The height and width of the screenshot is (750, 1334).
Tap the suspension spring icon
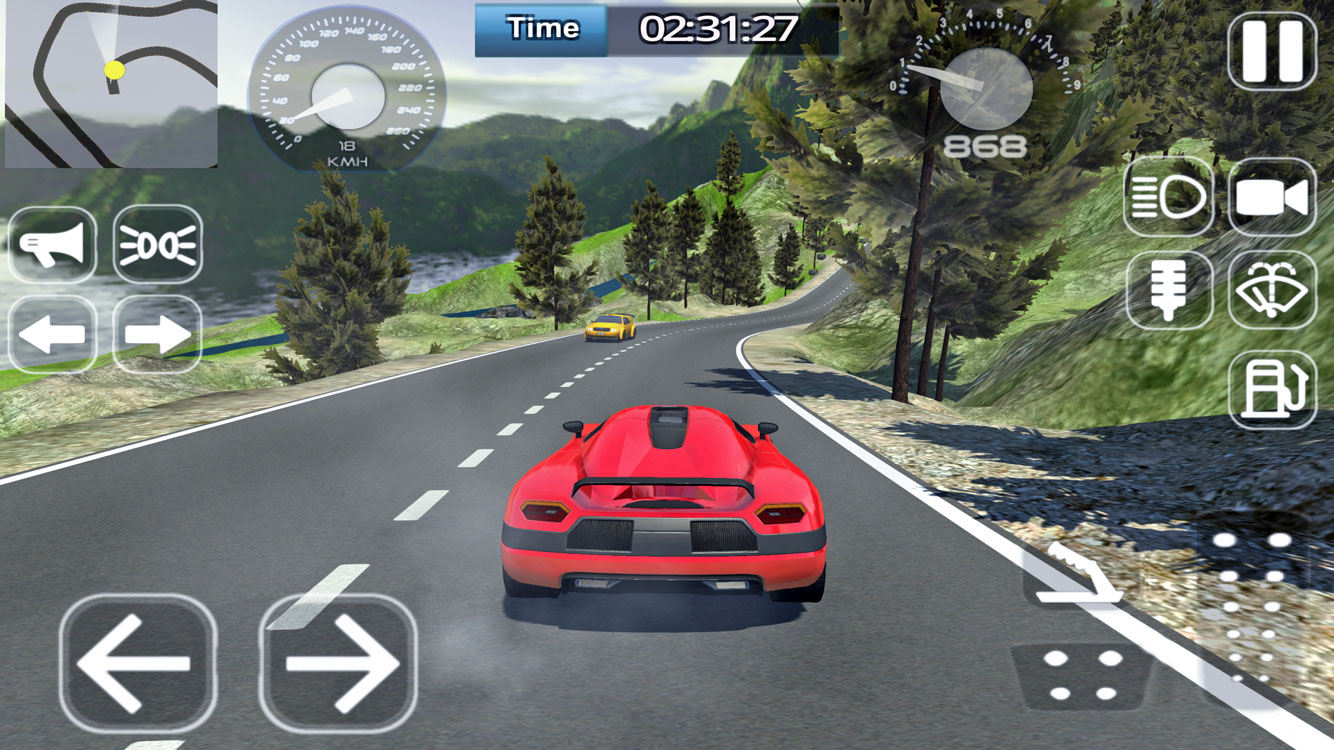[1169, 291]
